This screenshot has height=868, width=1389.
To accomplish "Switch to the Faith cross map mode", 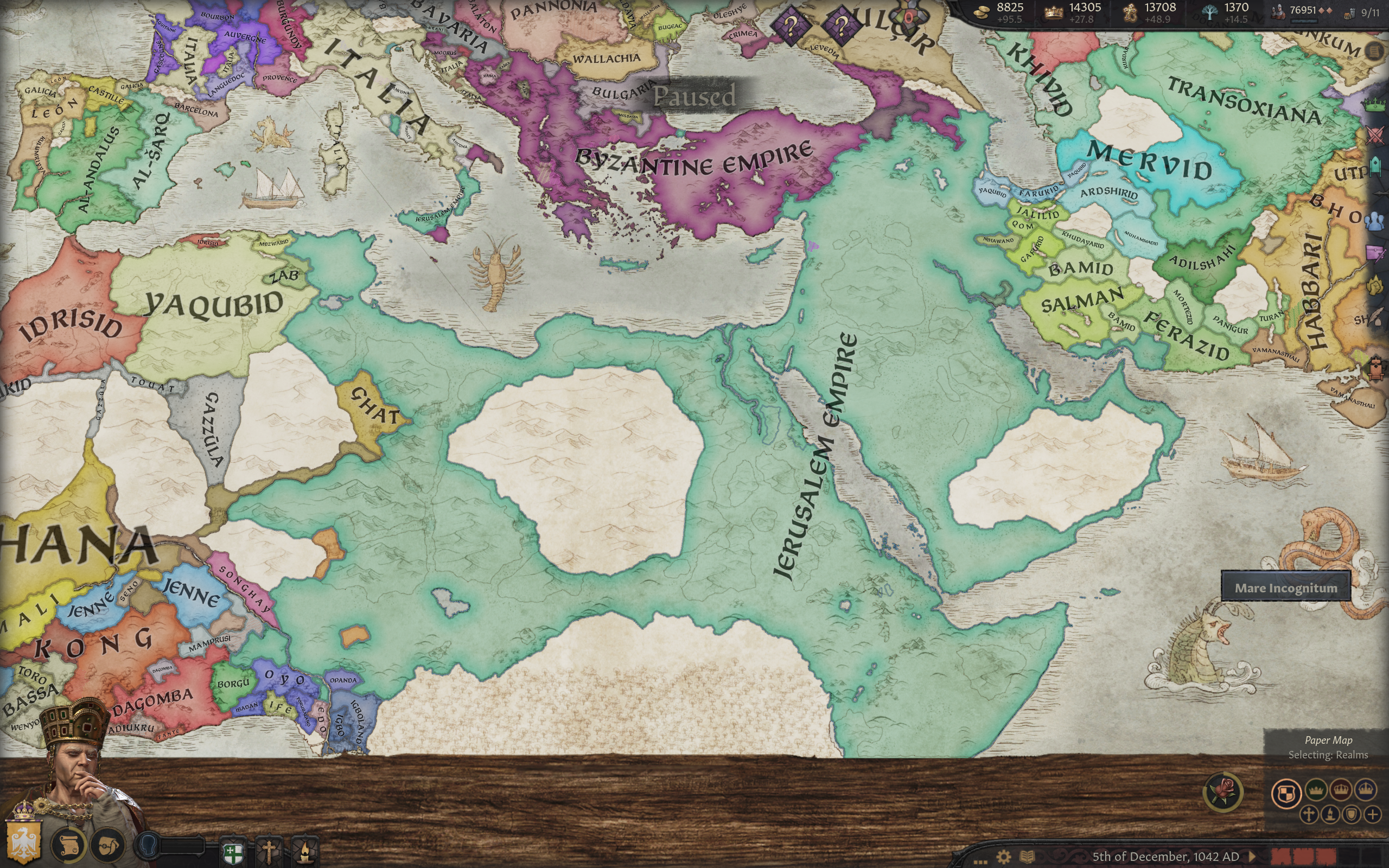I will pyautogui.click(x=1309, y=814).
